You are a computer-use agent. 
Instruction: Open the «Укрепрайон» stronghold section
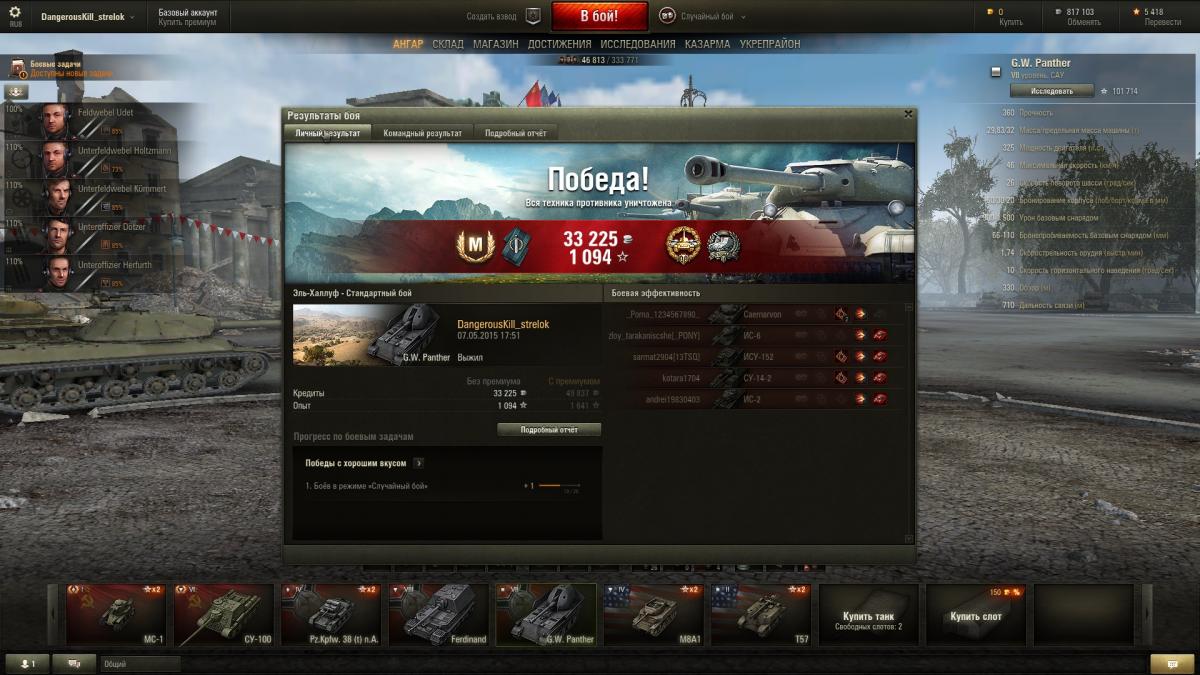770,44
